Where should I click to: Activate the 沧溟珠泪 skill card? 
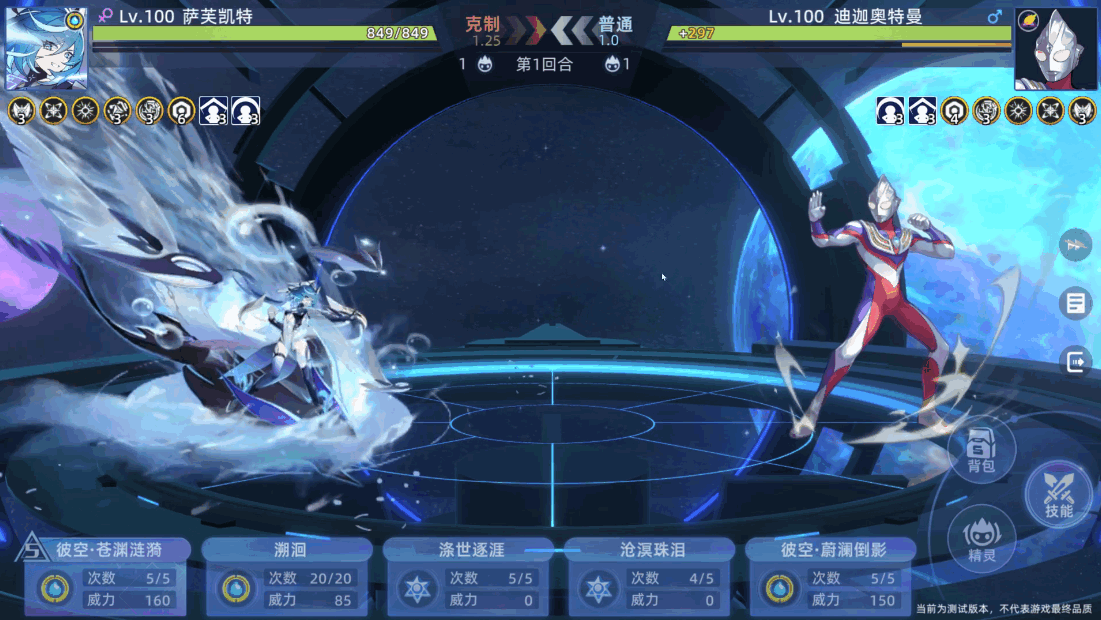(x=649, y=577)
